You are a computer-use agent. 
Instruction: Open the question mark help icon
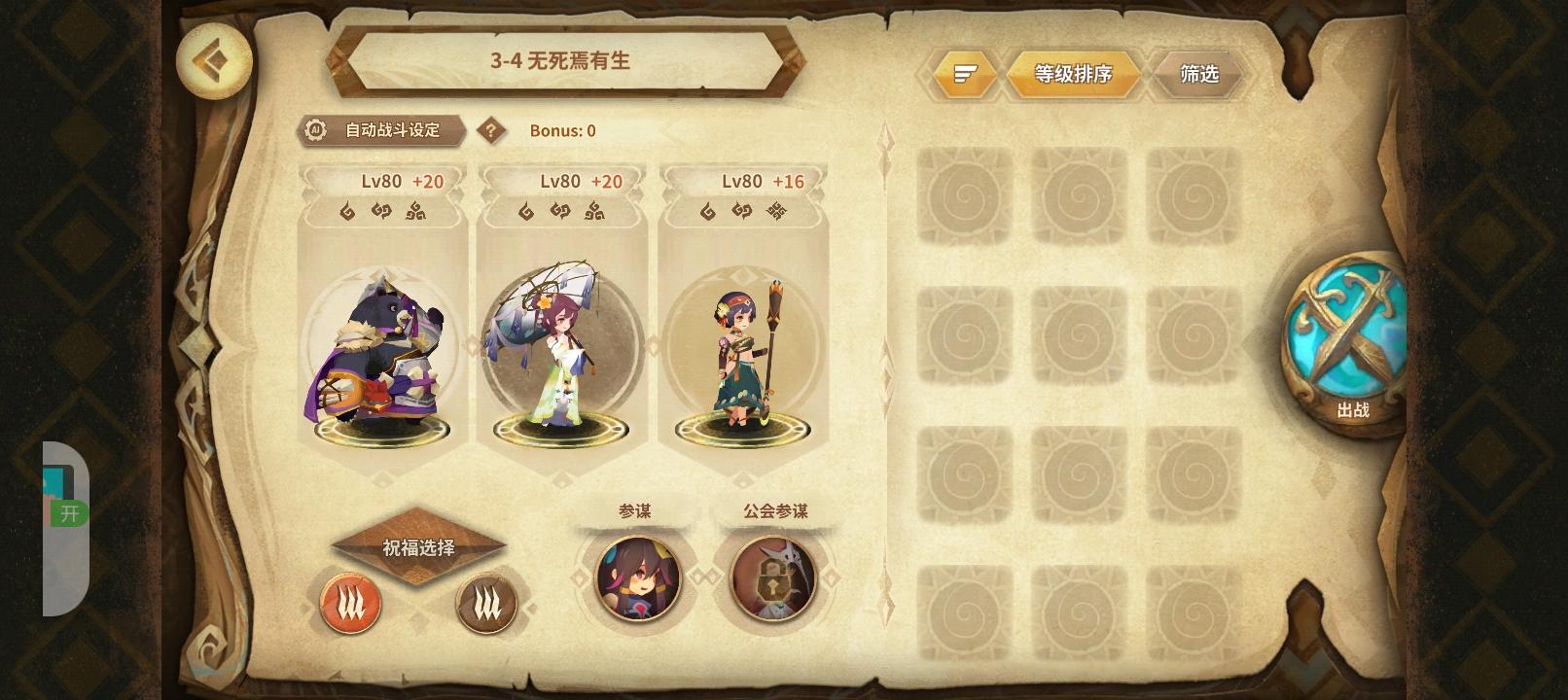pos(492,130)
